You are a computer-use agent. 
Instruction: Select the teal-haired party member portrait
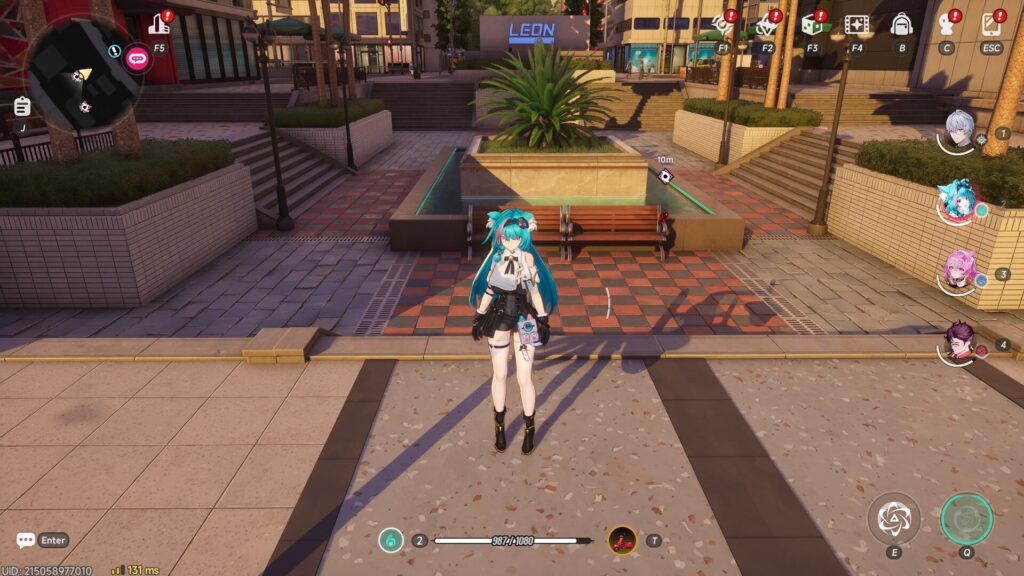point(958,201)
